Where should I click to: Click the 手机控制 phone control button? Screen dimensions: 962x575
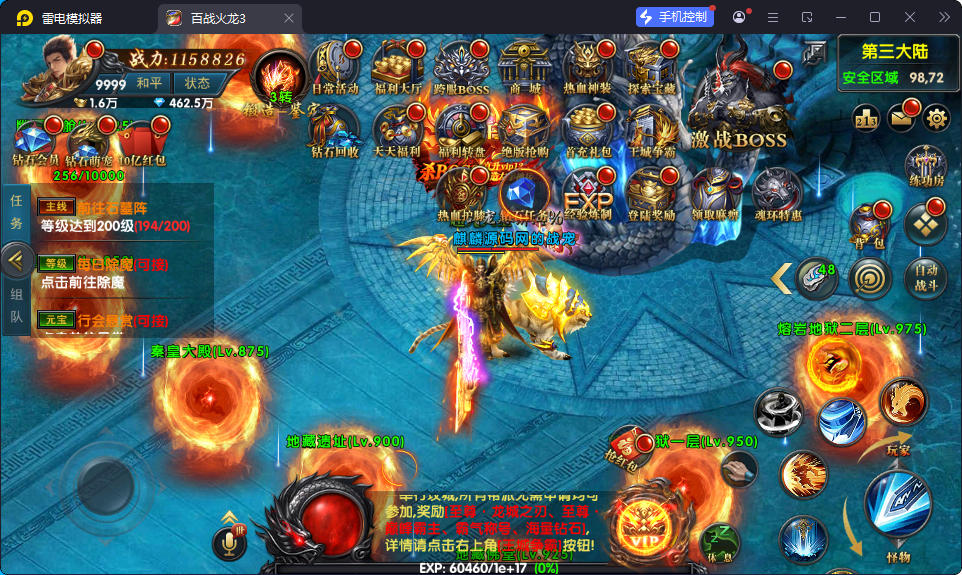pyautogui.click(x=674, y=17)
